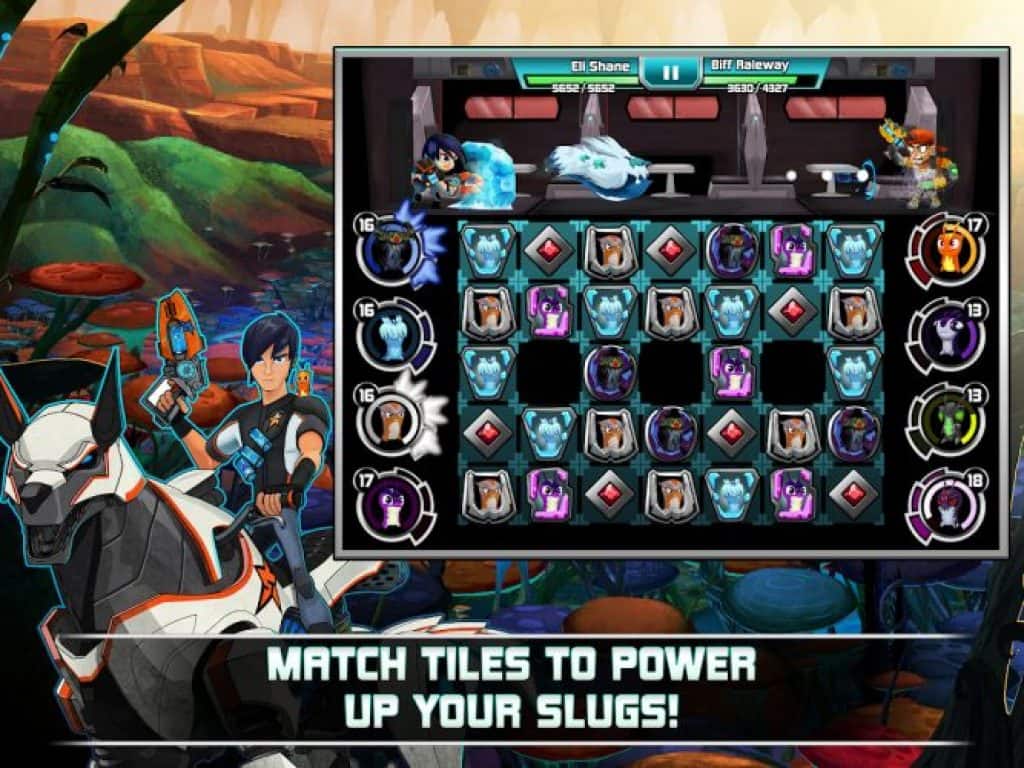Pause the battle with the pause button
This screenshot has width=1024, height=768.
click(x=670, y=72)
